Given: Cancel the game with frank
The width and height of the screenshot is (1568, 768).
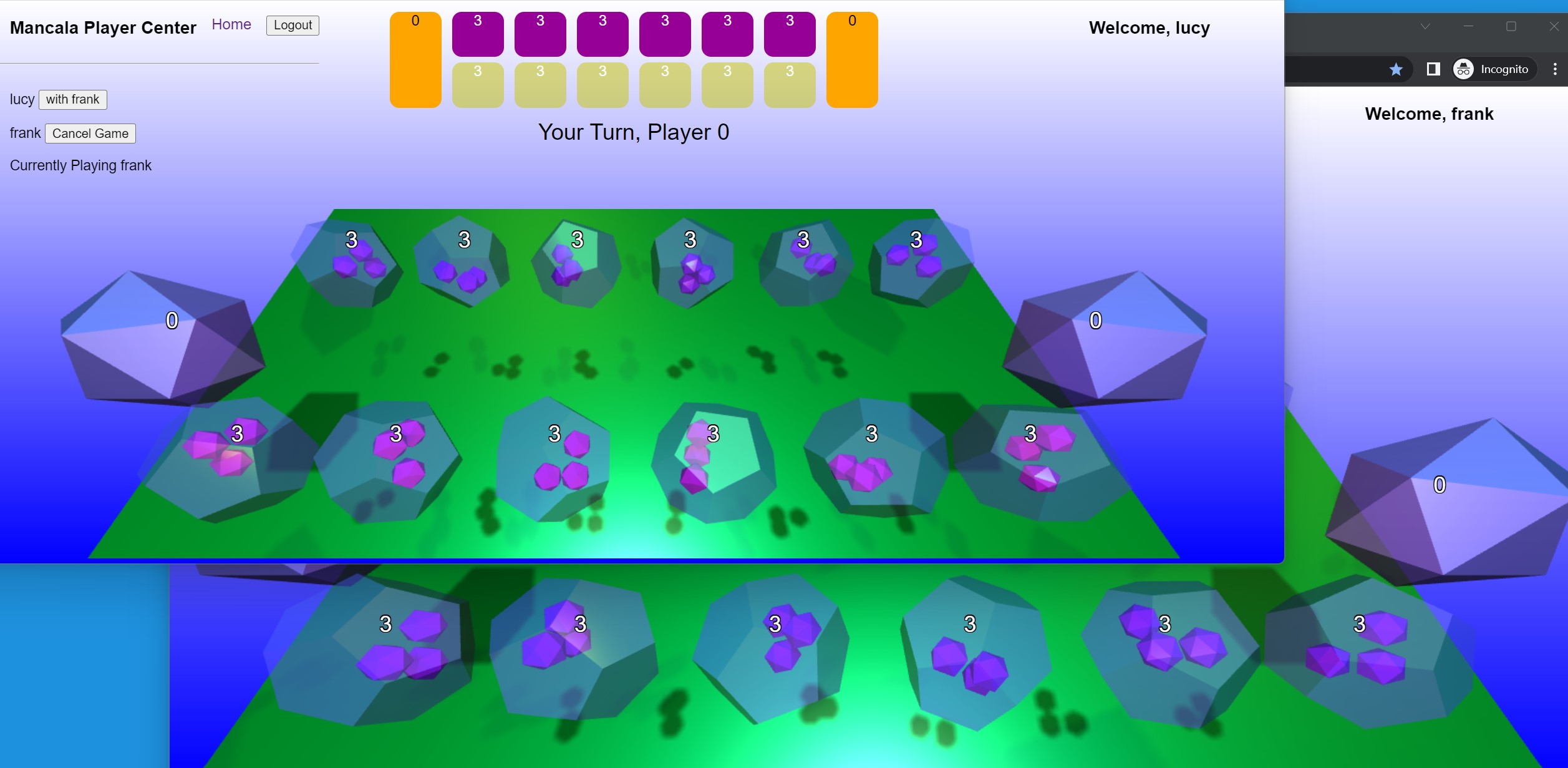Looking at the screenshot, I should pyautogui.click(x=90, y=134).
